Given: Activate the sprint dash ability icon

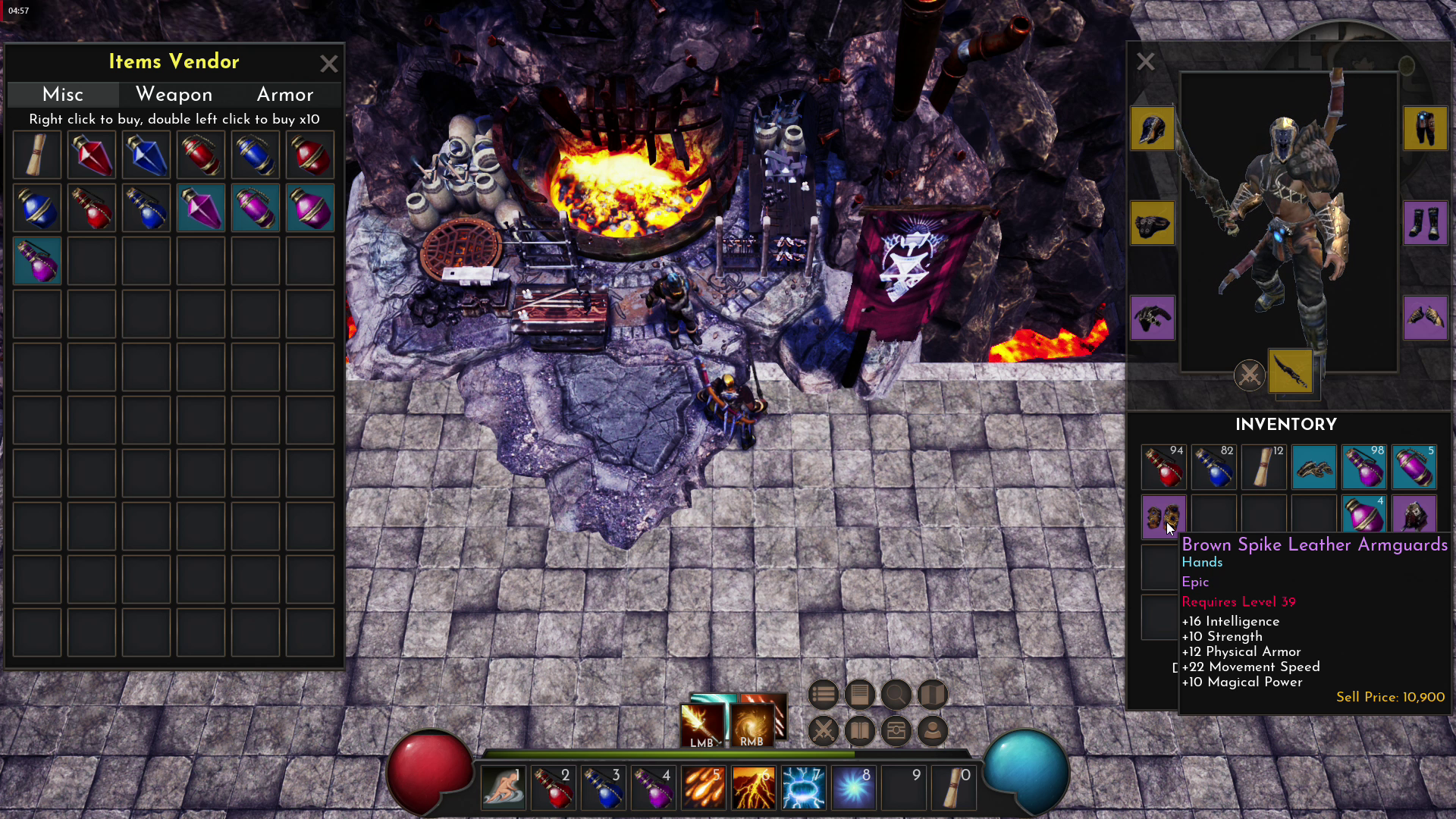Looking at the screenshot, I should point(503,788).
